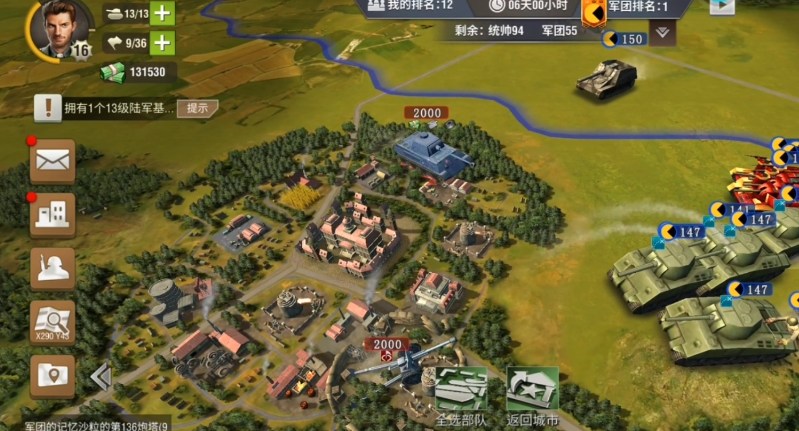This screenshot has height=431, width=799.
Task: Expand the side panel with the double-arrow
Action: [x=100, y=376]
